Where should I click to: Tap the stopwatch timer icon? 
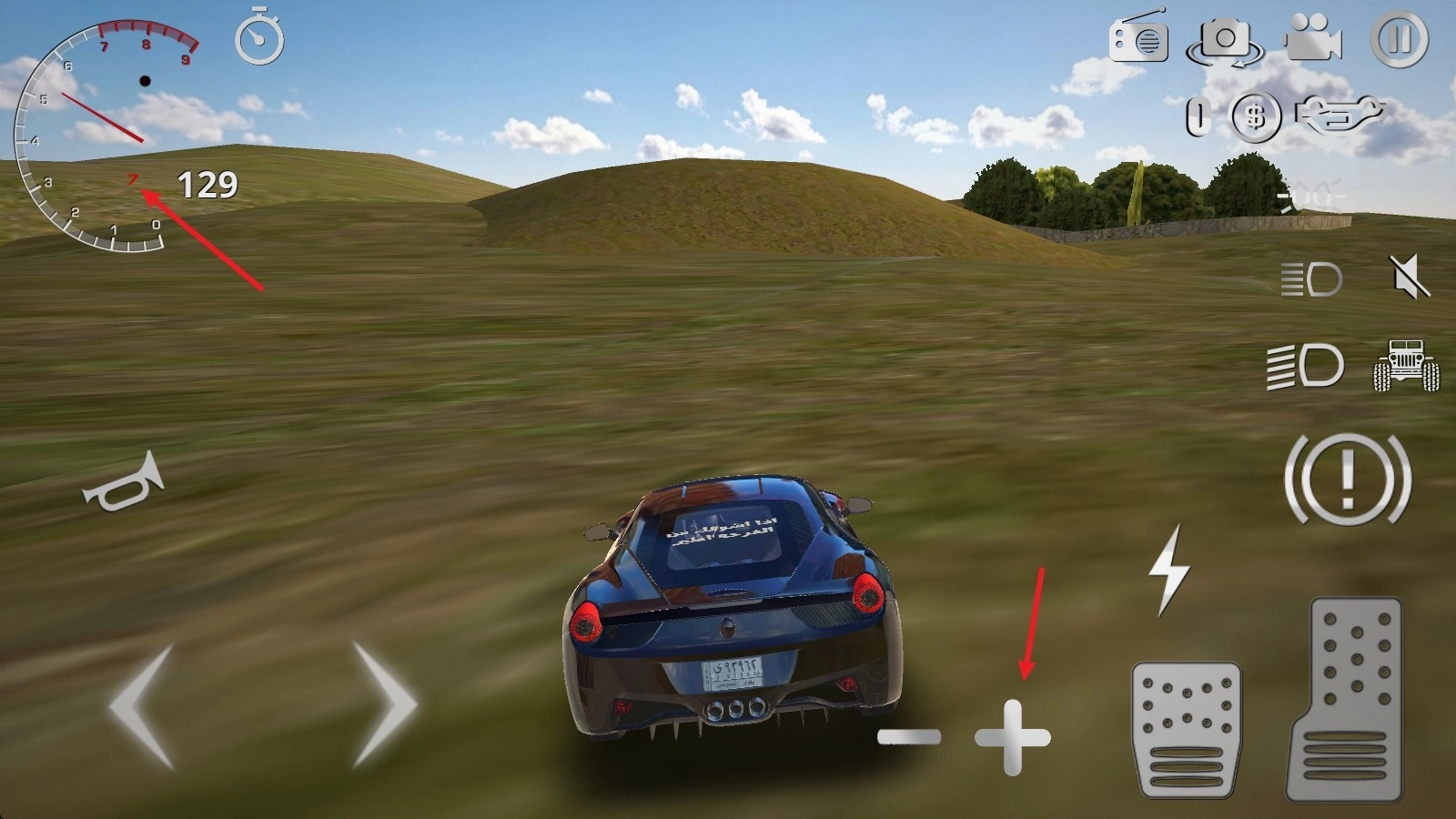tap(259, 38)
